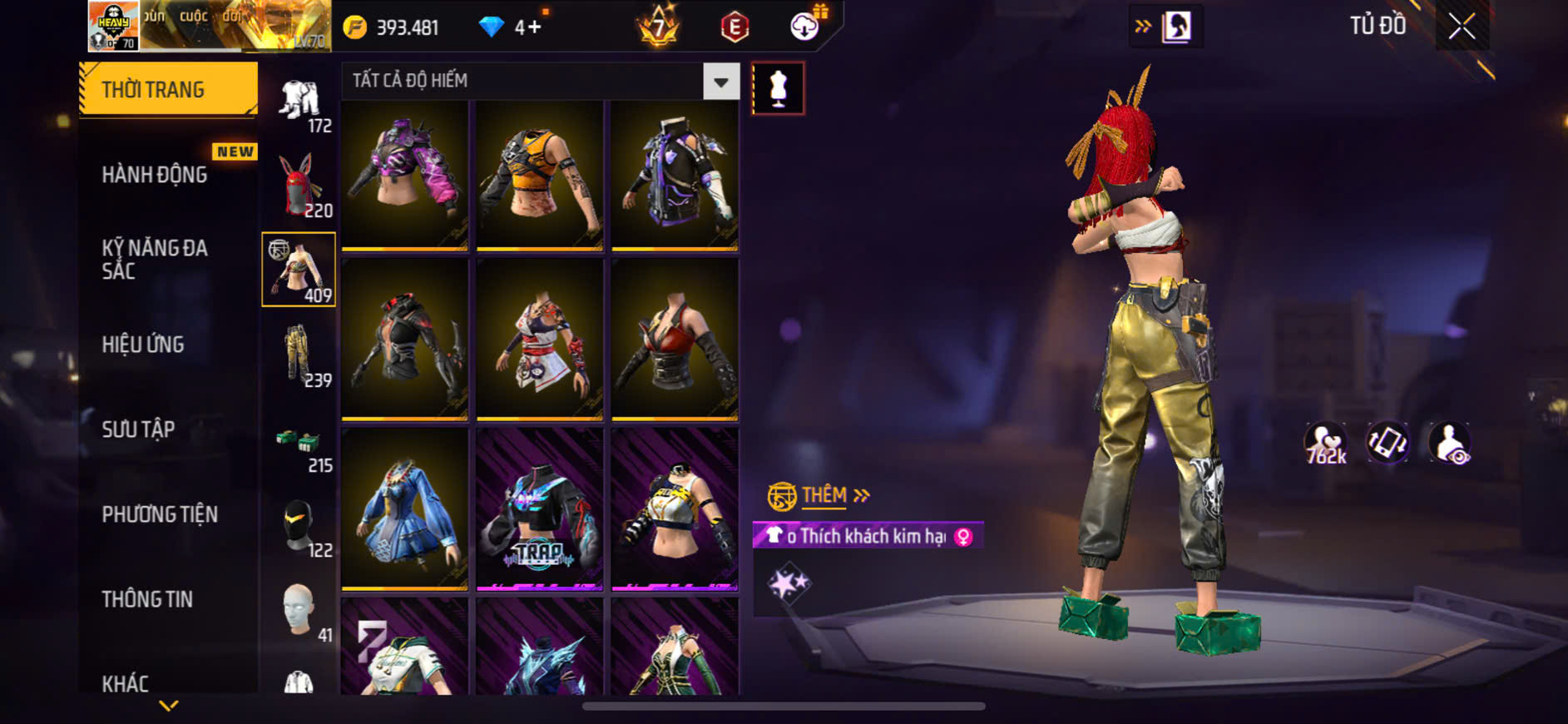Select the Sưu Tập category
The width and height of the screenshot is (1568, 724).
coord(138,429)
